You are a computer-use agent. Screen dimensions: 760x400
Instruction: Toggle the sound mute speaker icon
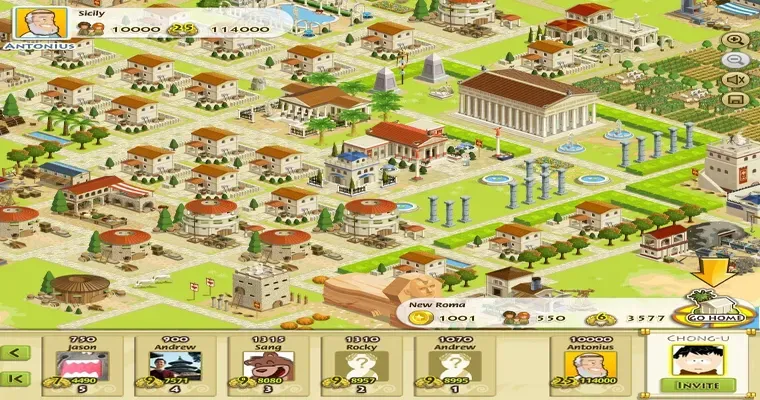pyautogui.click(x=737, y=80)
